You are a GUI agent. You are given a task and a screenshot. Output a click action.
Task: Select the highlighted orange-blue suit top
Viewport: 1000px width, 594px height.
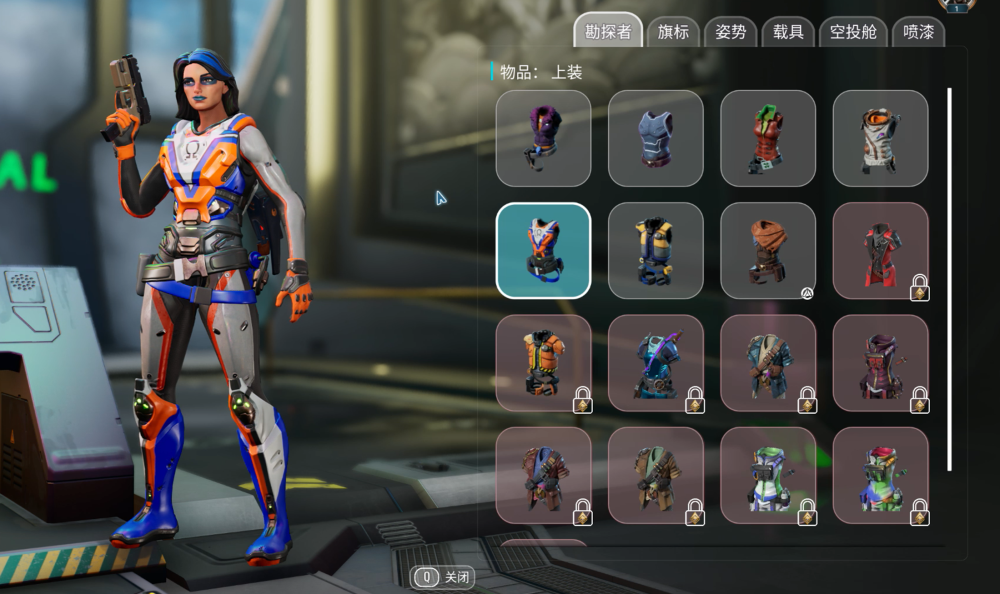click(x=543, y=250)
